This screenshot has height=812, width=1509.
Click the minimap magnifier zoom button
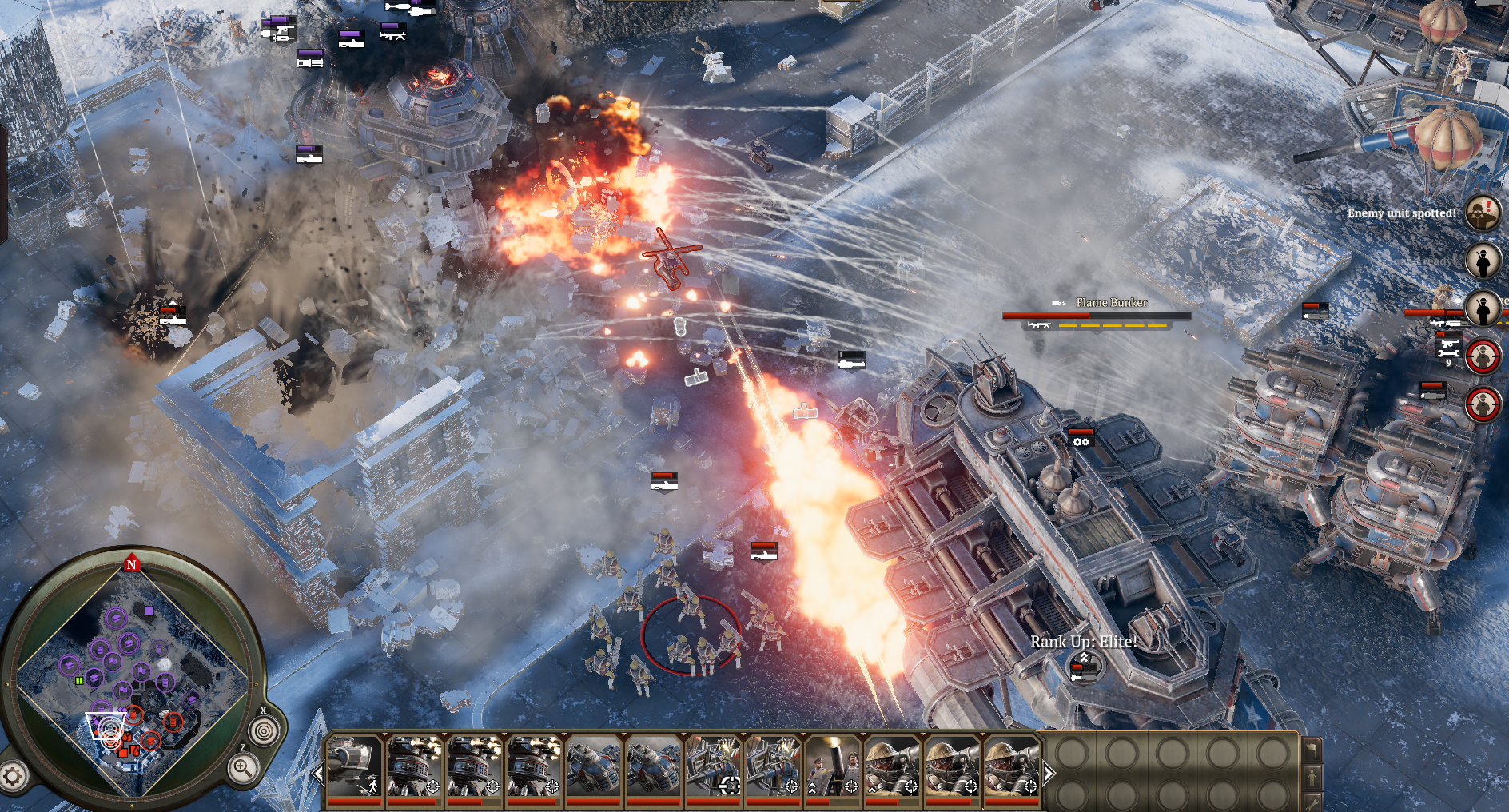pyautogui.click(x=242, y=769)
